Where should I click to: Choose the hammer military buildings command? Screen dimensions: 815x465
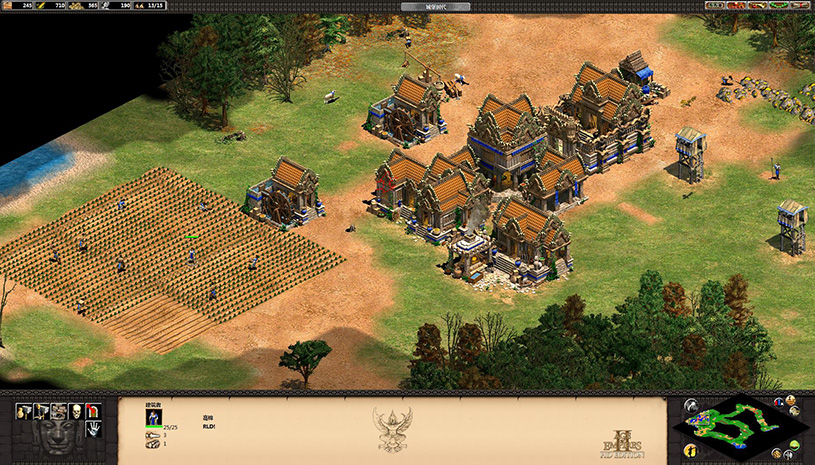(40, 411)
